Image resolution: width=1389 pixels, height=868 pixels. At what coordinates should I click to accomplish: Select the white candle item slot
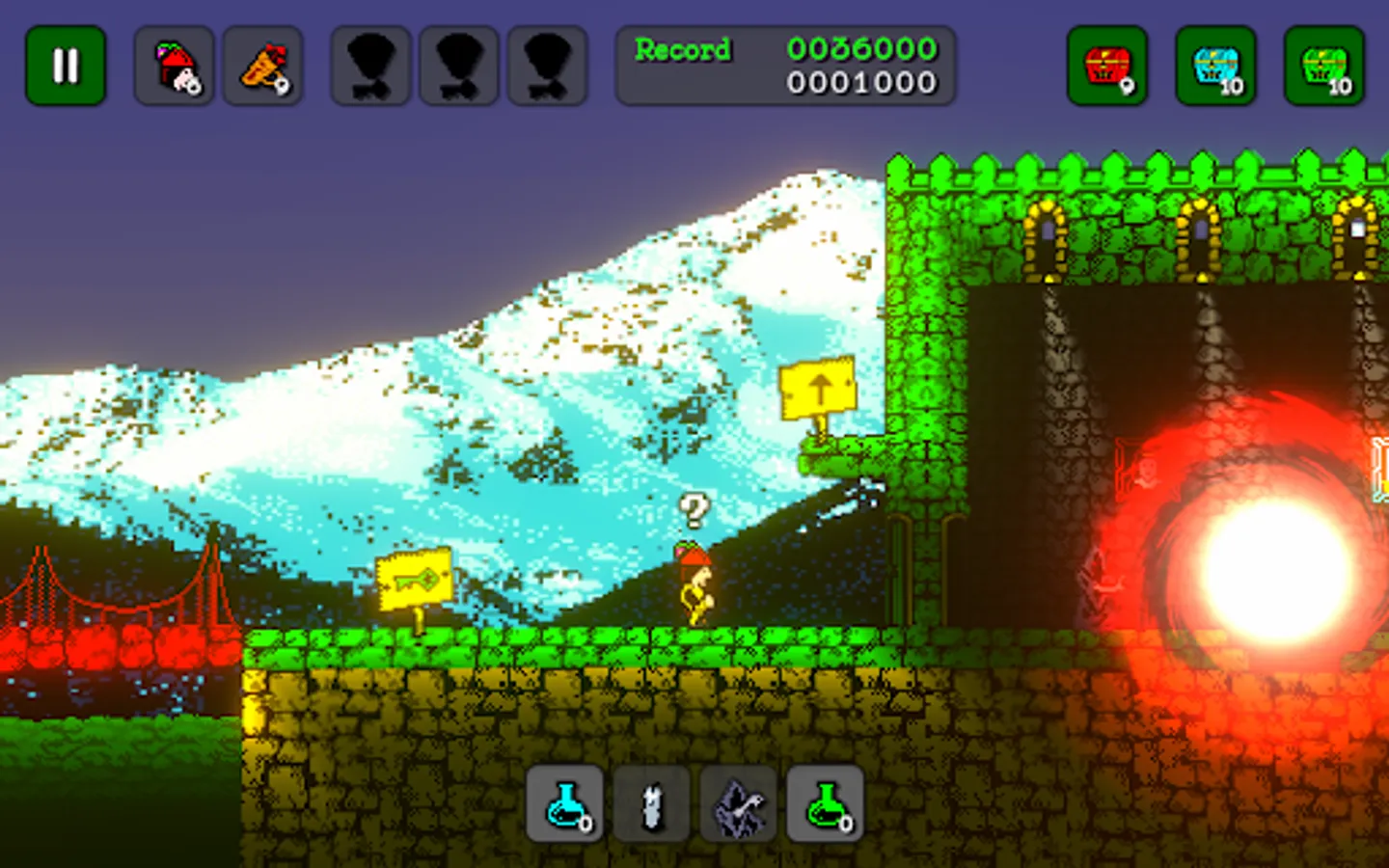[x=652, y=804]
